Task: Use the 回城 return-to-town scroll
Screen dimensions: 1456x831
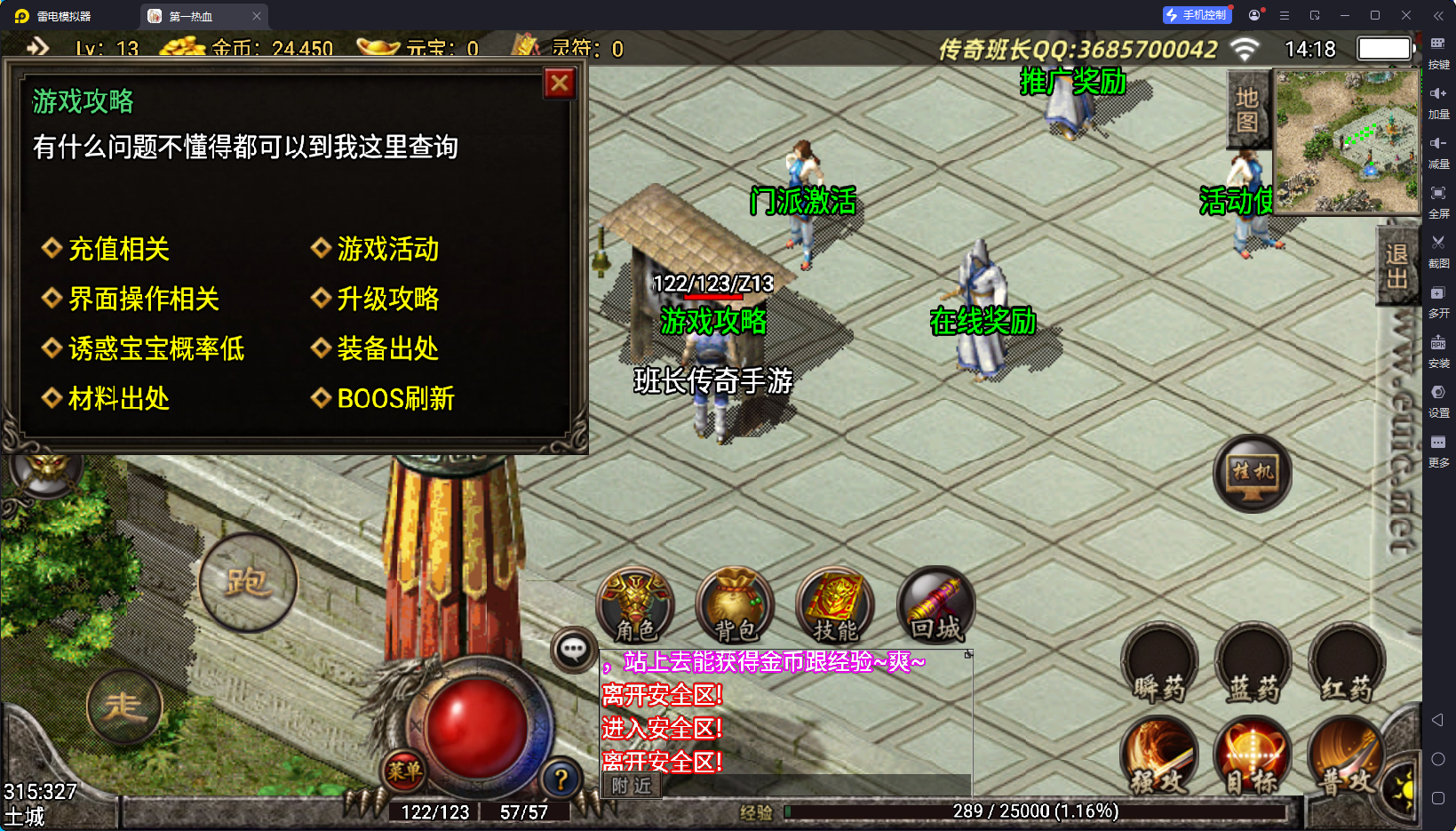Action: 936,605
